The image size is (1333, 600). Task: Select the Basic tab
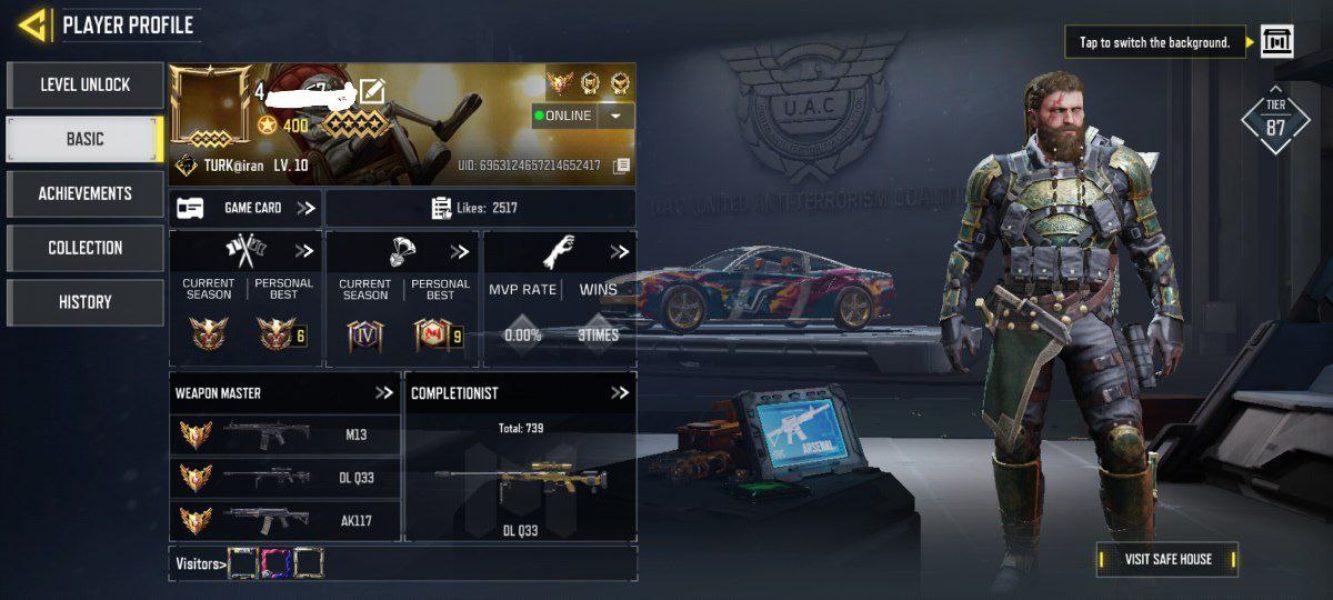[85, 139]
